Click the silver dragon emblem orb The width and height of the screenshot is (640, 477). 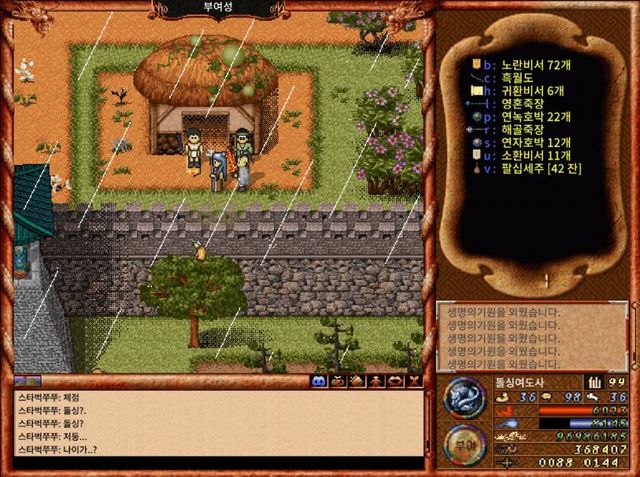point(463,397)
